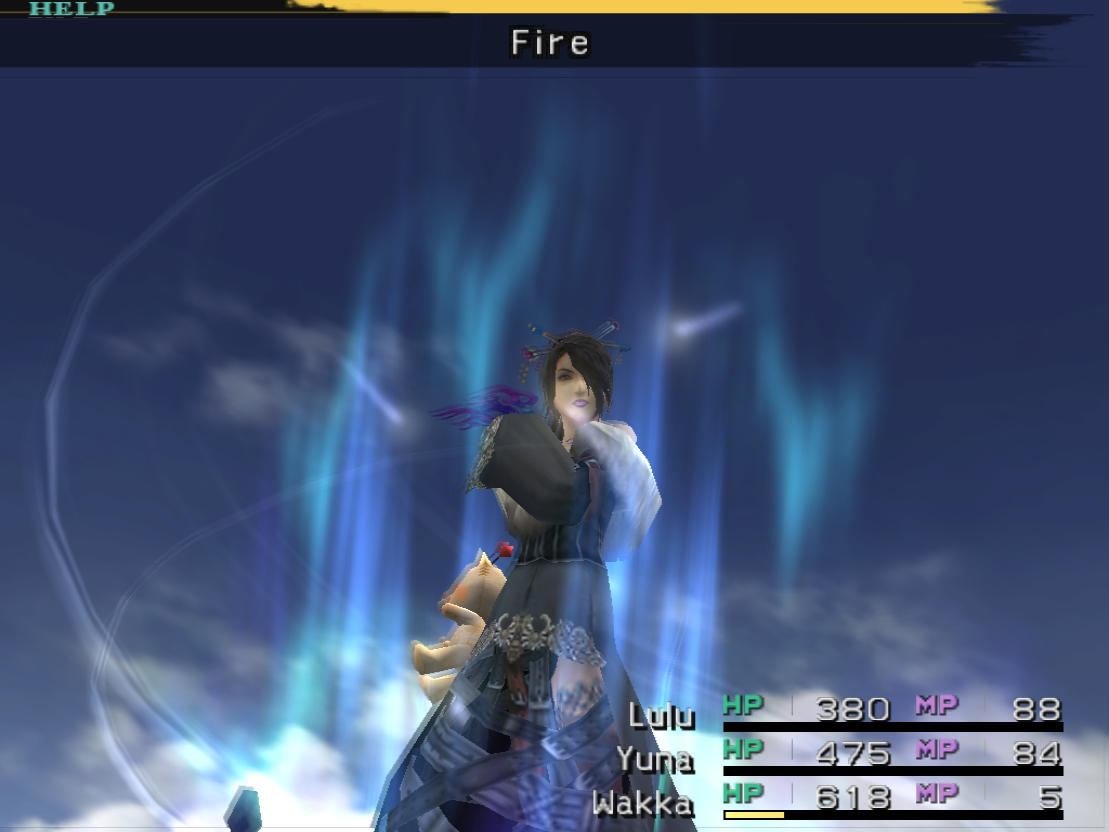Pick Wakka from the party list
The image size is (1109, 832).
pos(643,802)
